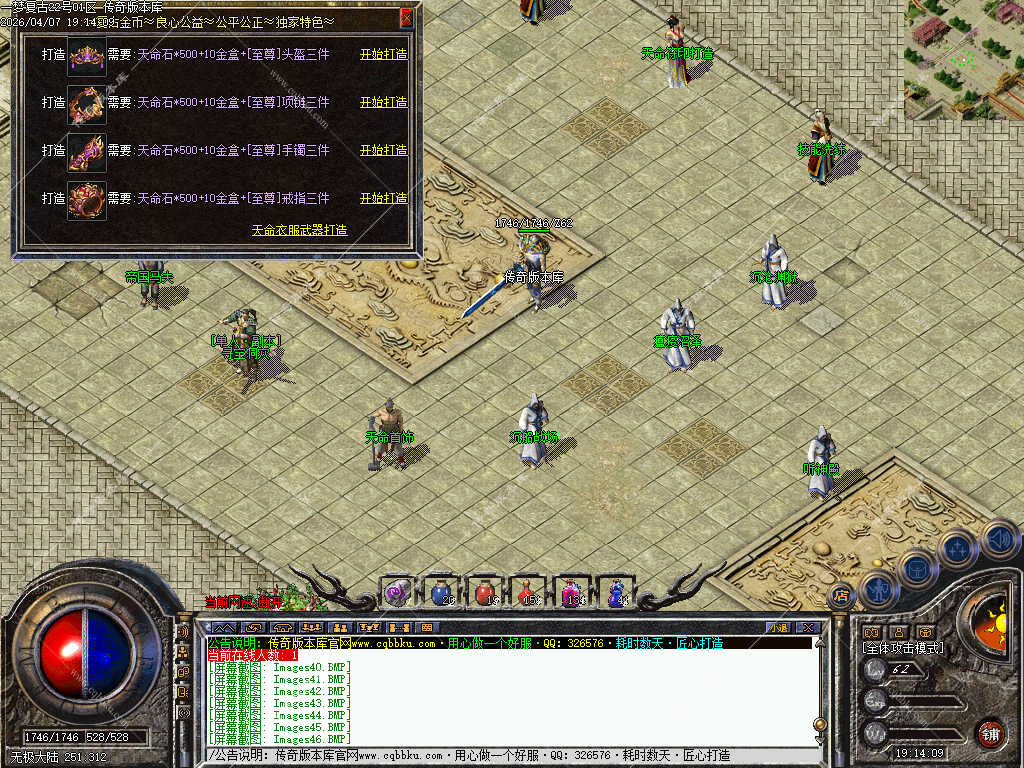Select the gold ring item icon

pyautogui.click(x=86, y=199)
